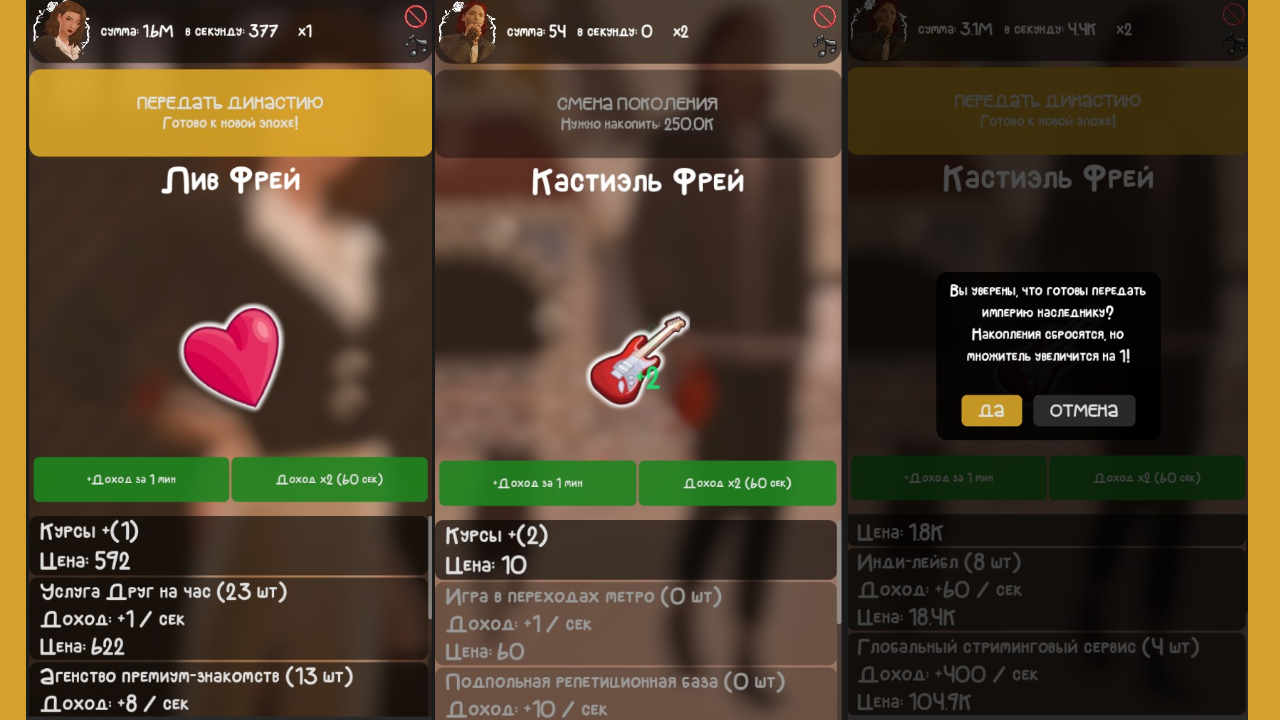Purchase Услуга Друг на час upgrade

[x=230, y=621]
